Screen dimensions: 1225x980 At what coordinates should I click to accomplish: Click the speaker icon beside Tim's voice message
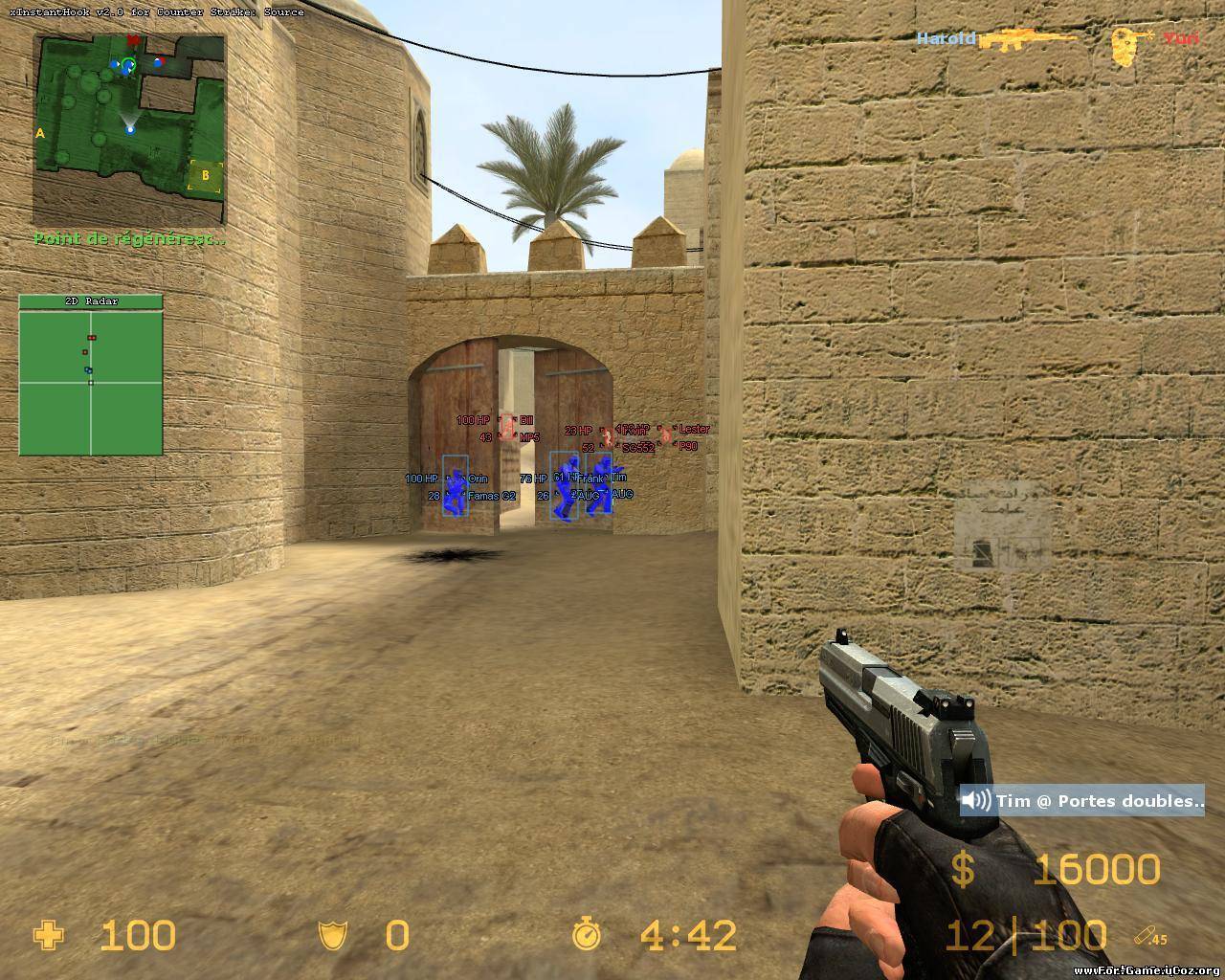point(976,801)
